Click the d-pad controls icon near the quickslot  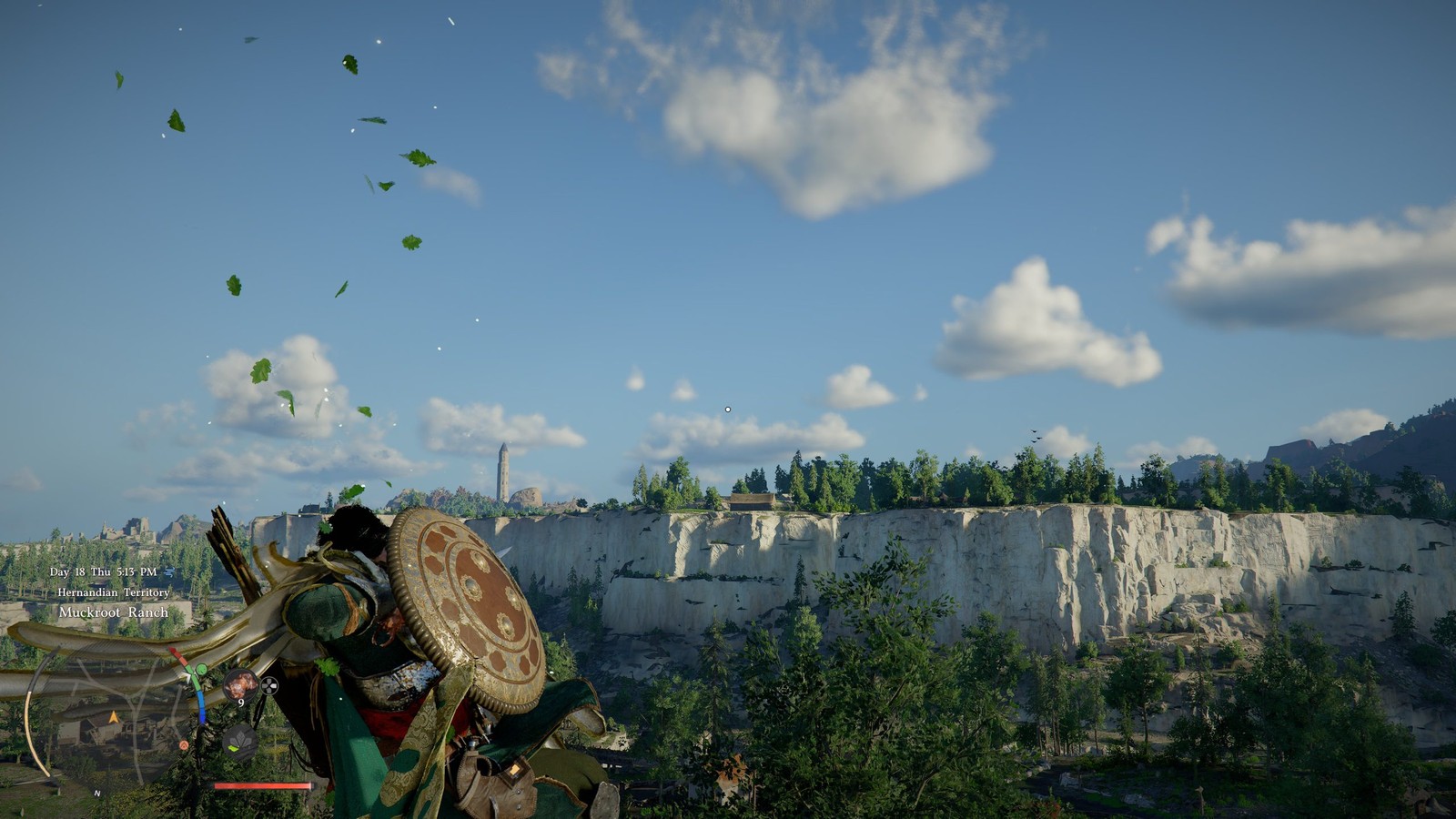[x=270, y=685]
